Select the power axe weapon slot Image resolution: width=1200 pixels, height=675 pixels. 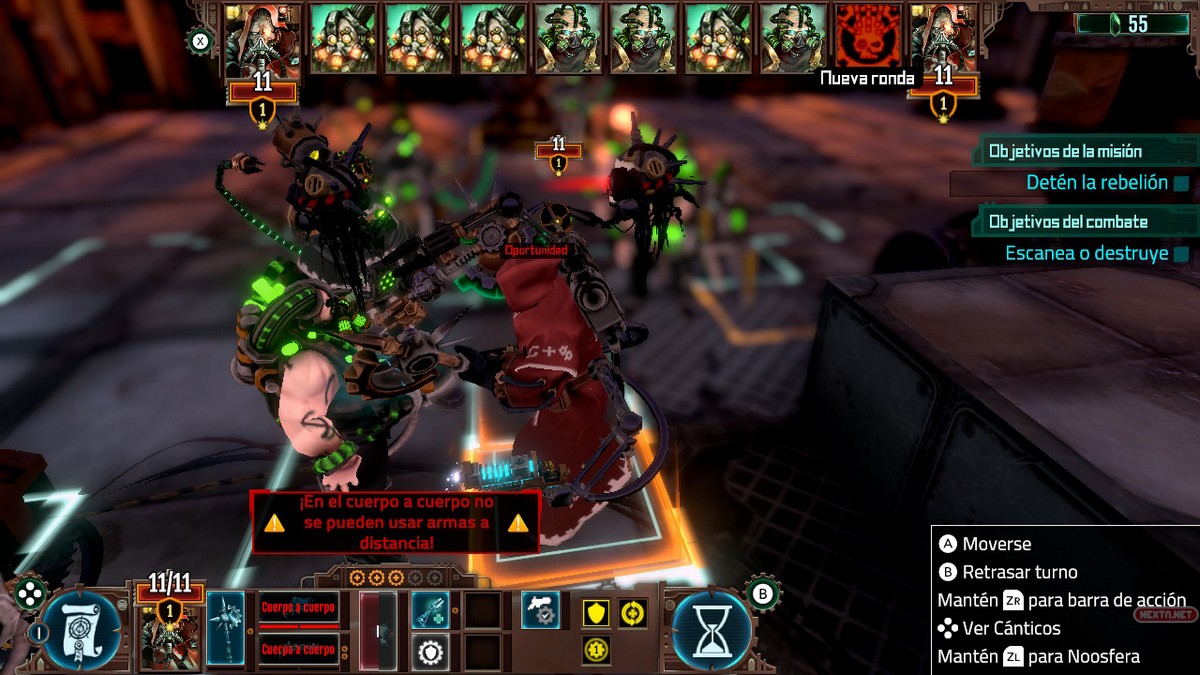click(226, 628)
